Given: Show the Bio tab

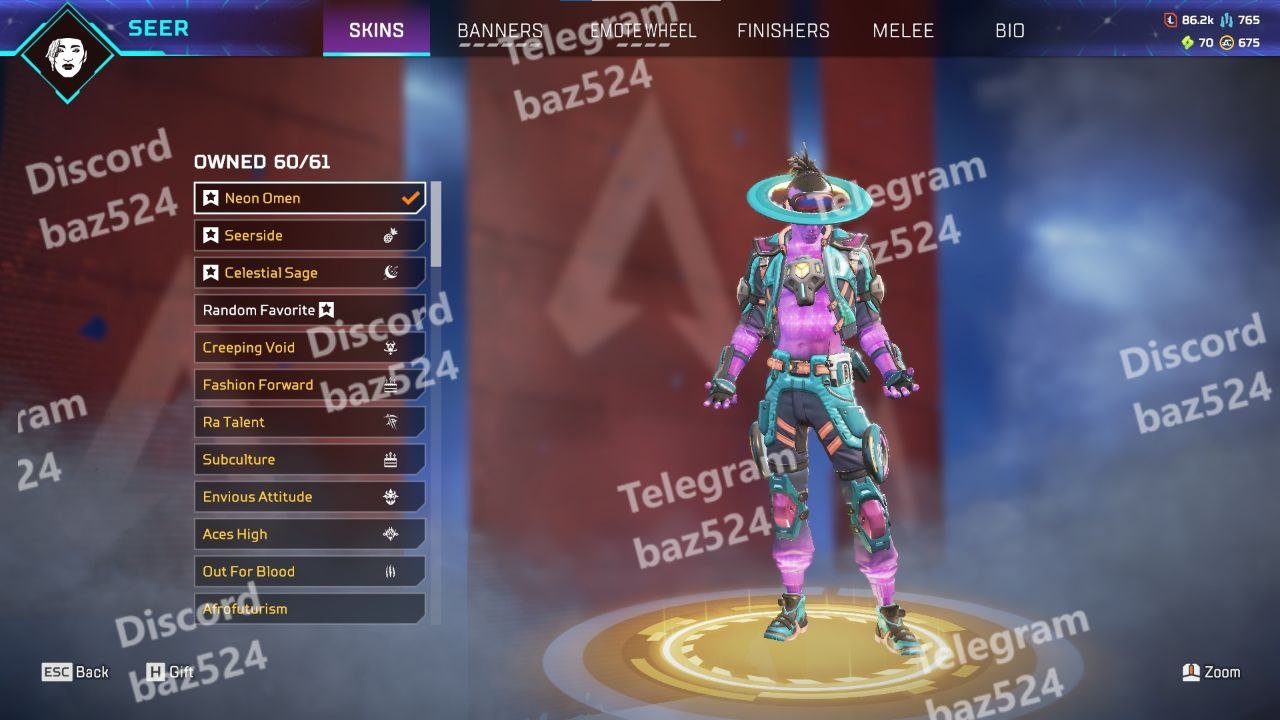Looking at the screenshot, I should pos(1010,31).
